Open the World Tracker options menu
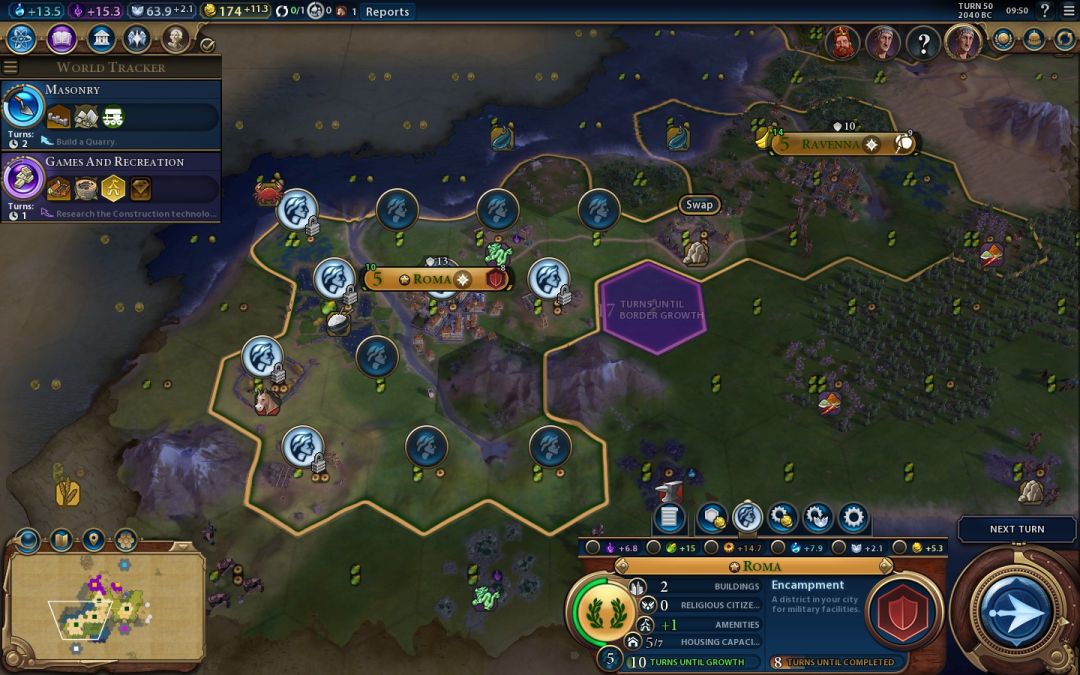 point(11,67)
